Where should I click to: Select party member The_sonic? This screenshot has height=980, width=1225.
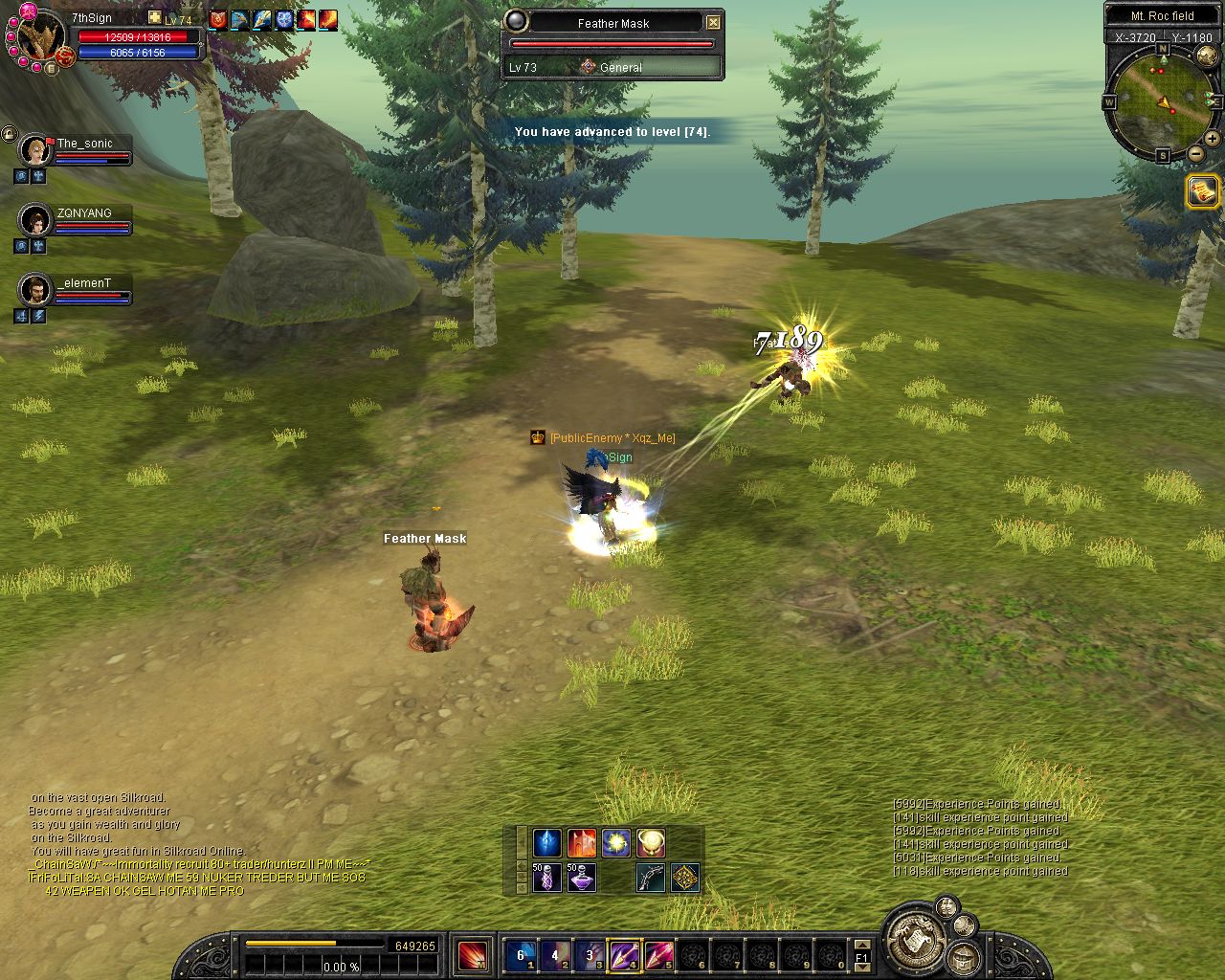(x=36, y=150)
